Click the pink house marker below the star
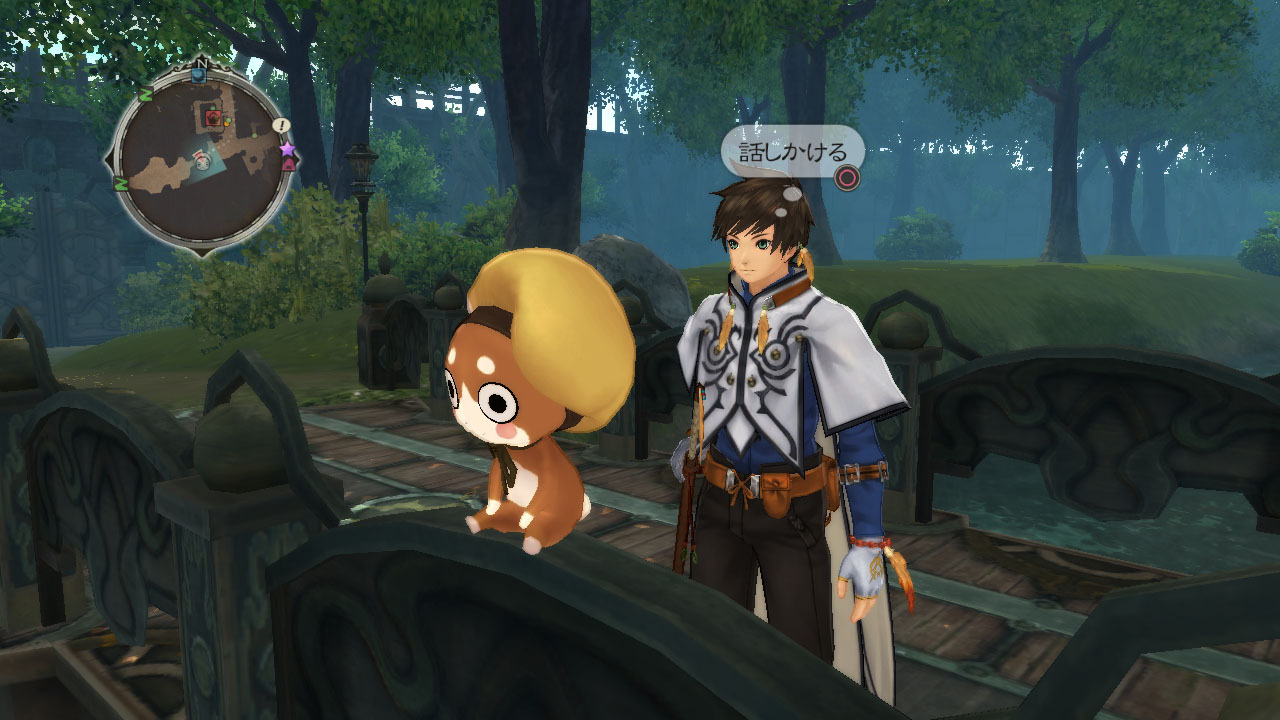The image size is (1280, 720). pyautogui.click(x=289, y=166)
